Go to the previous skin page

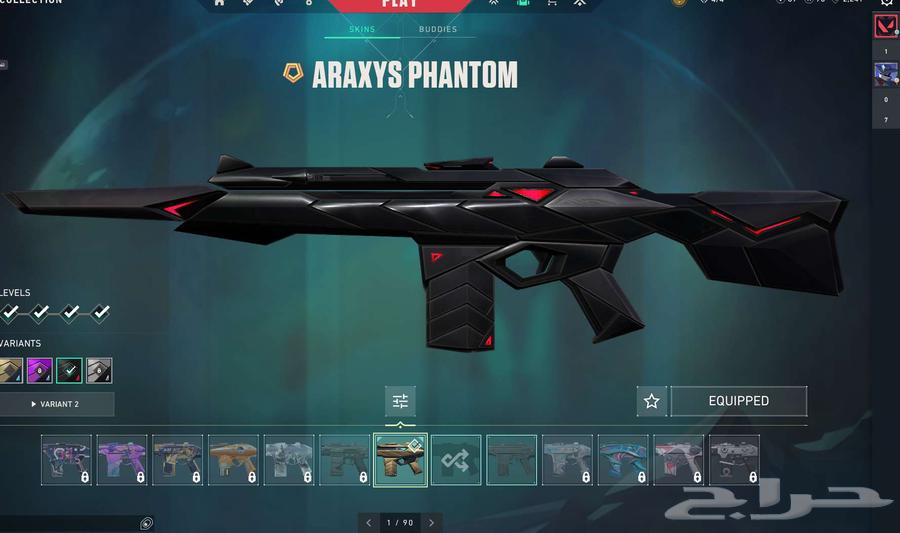point(369,522)
